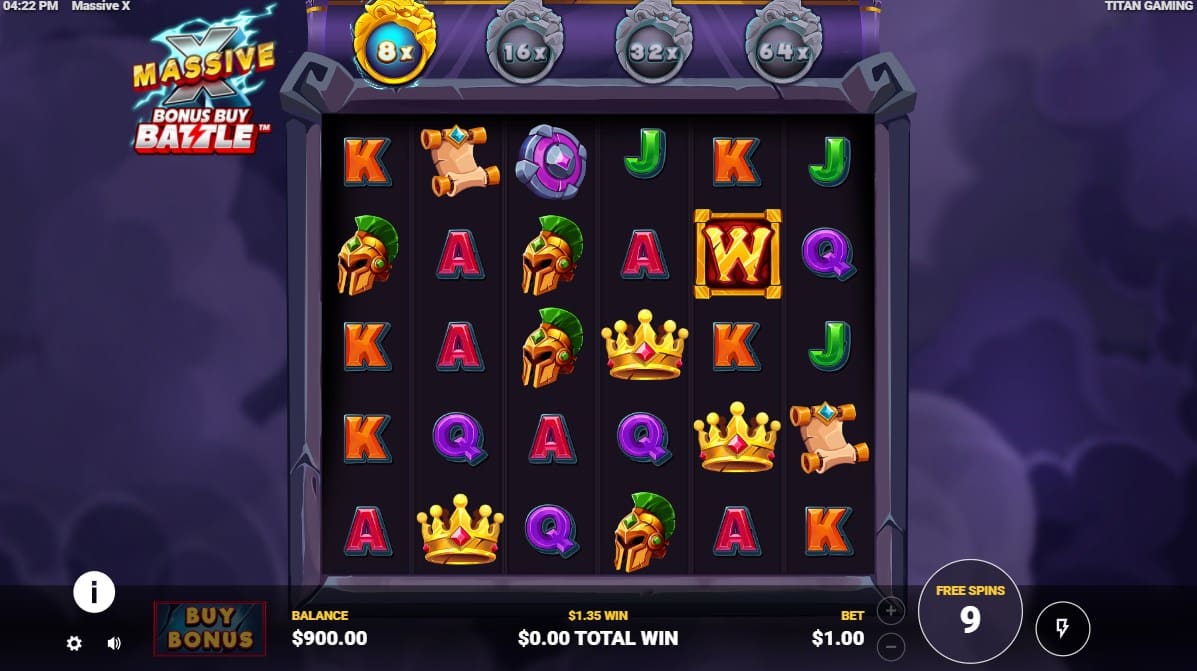Image resolution: width=1197 pixels, height=671 pixels.
Task: Open the settings gear menu
Action: click(x=74, y=643)
